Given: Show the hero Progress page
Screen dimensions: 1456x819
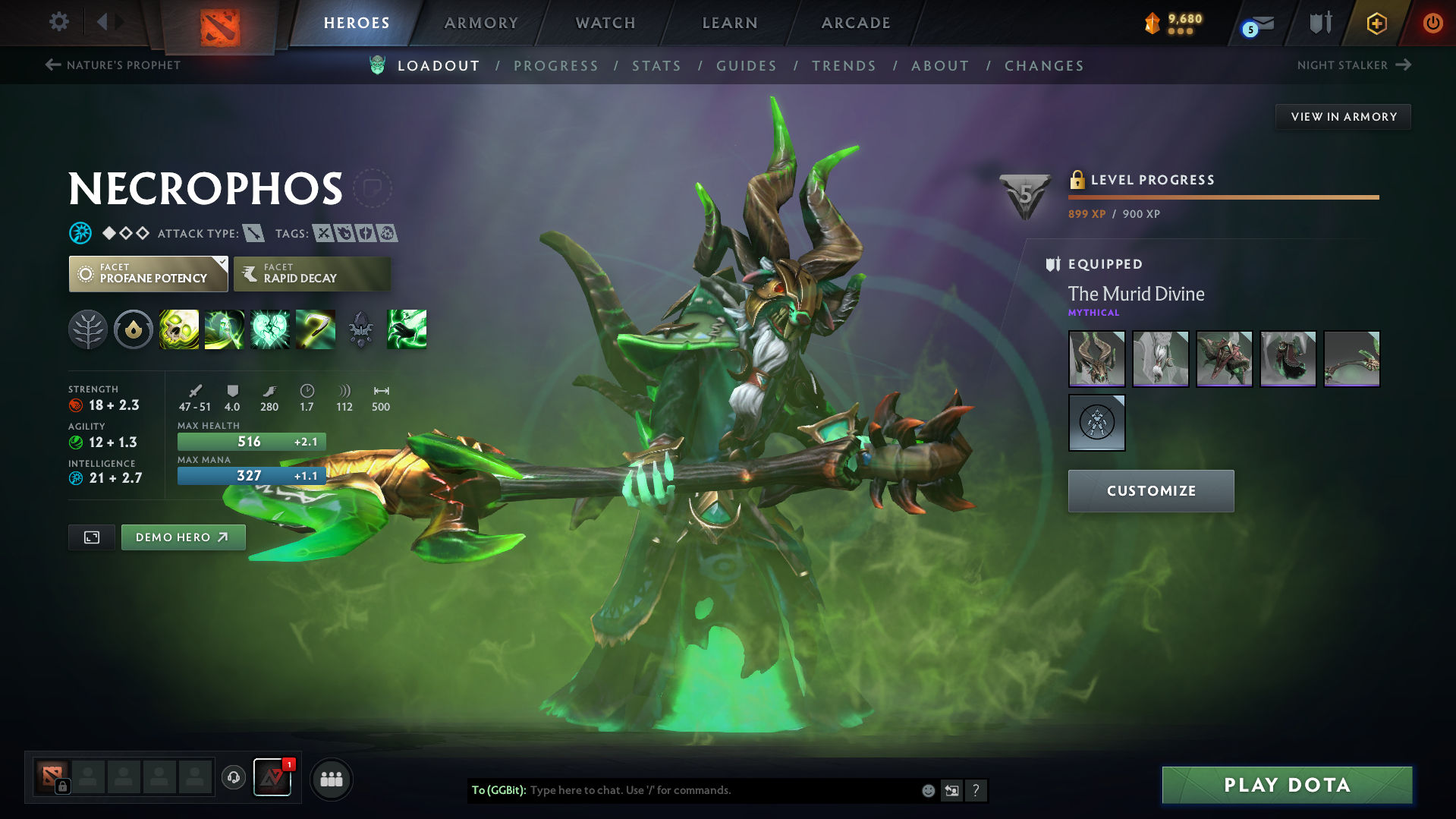Looking at the screenshot, I should click(556, 66).
